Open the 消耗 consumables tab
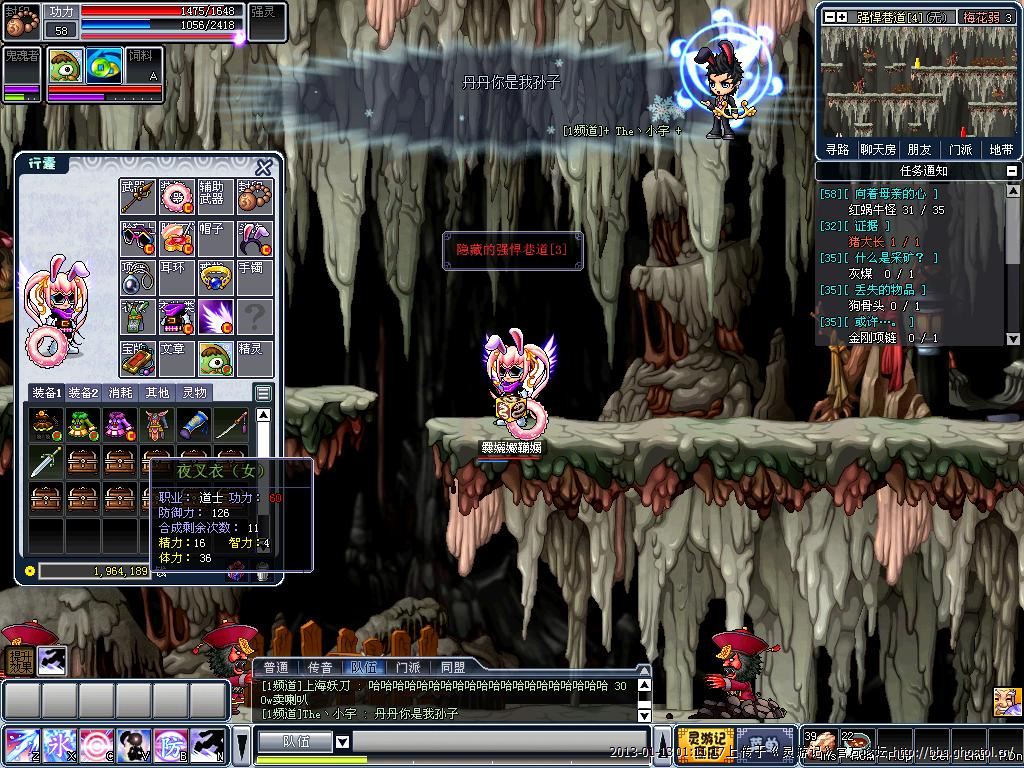Image resolution: width=1024 pixels, height=768 pixels. click(120, 393)
